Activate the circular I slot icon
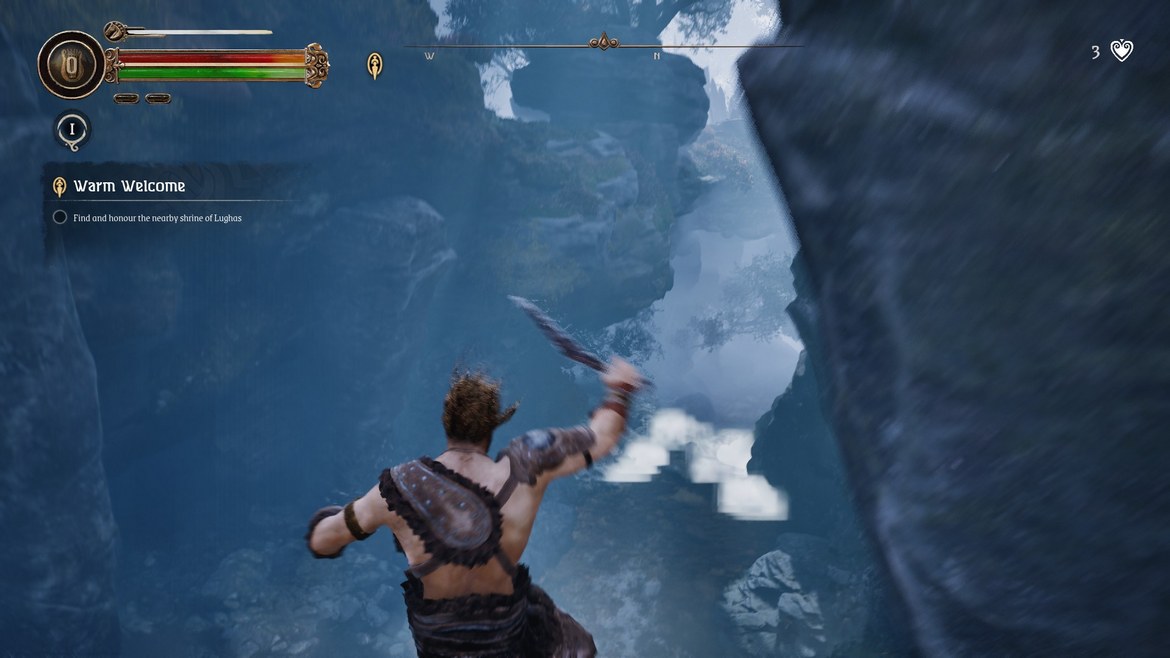The height and width of the screenshot is (658, 1170). (x=72, y=130)
